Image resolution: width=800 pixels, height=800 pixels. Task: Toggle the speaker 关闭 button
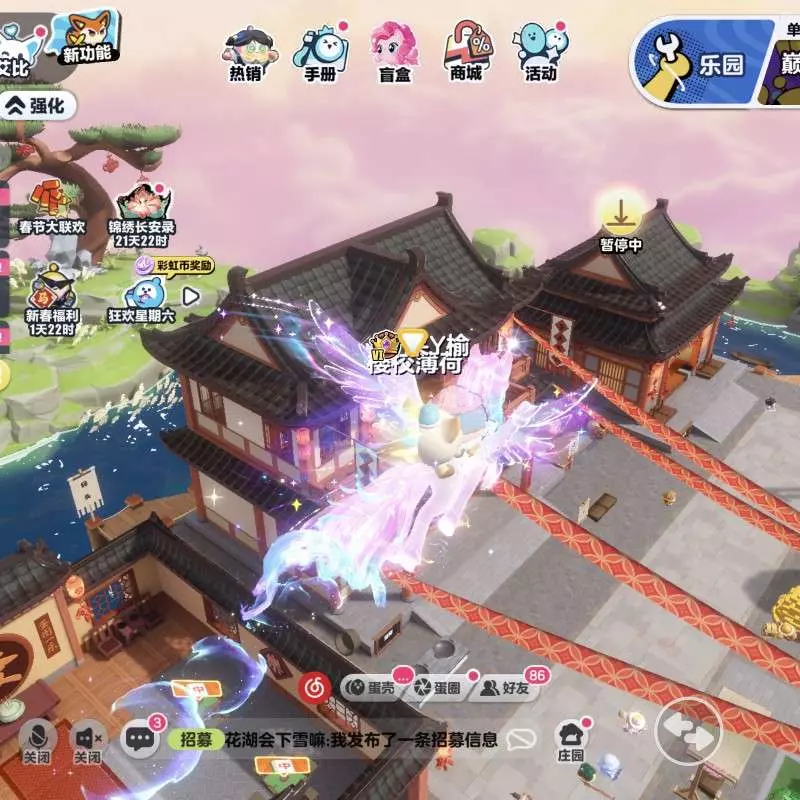88,740
